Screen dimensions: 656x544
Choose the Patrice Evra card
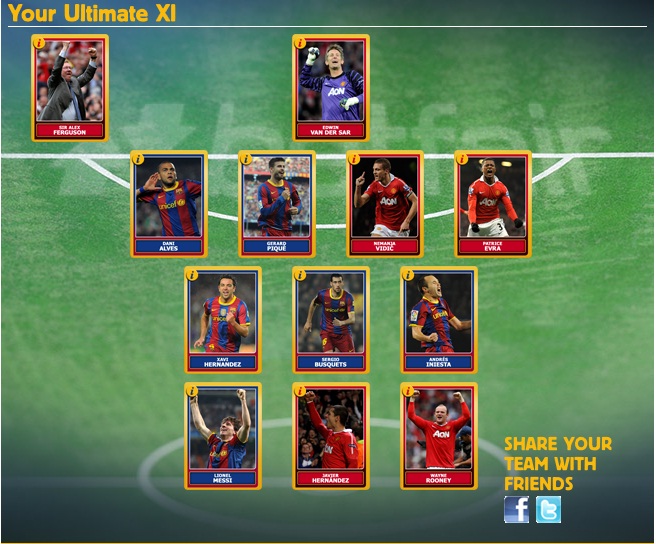(x=493, y=204)
